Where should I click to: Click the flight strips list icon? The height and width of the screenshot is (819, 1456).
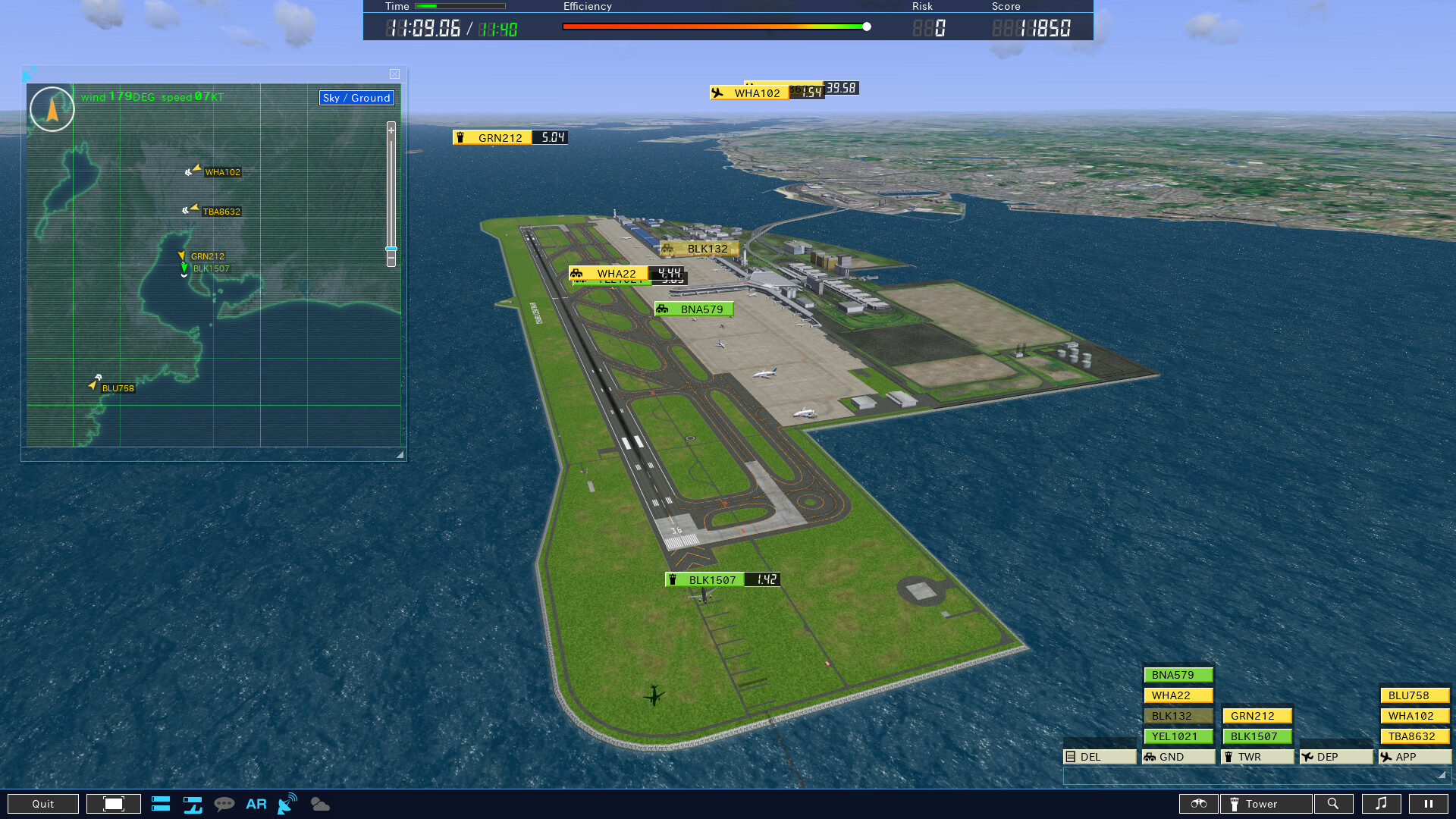161,804
